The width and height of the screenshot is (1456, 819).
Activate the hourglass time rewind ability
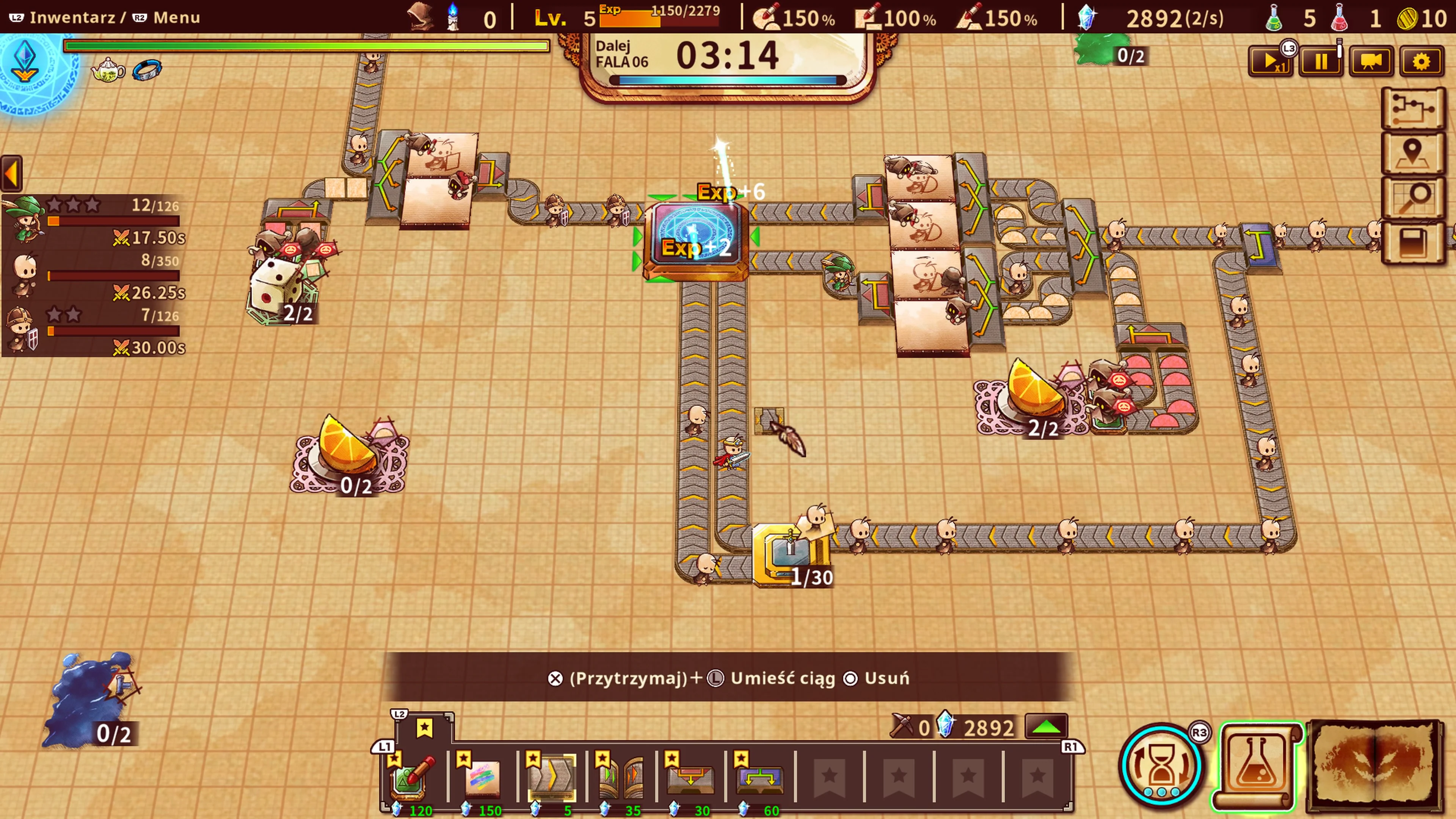1161,765
